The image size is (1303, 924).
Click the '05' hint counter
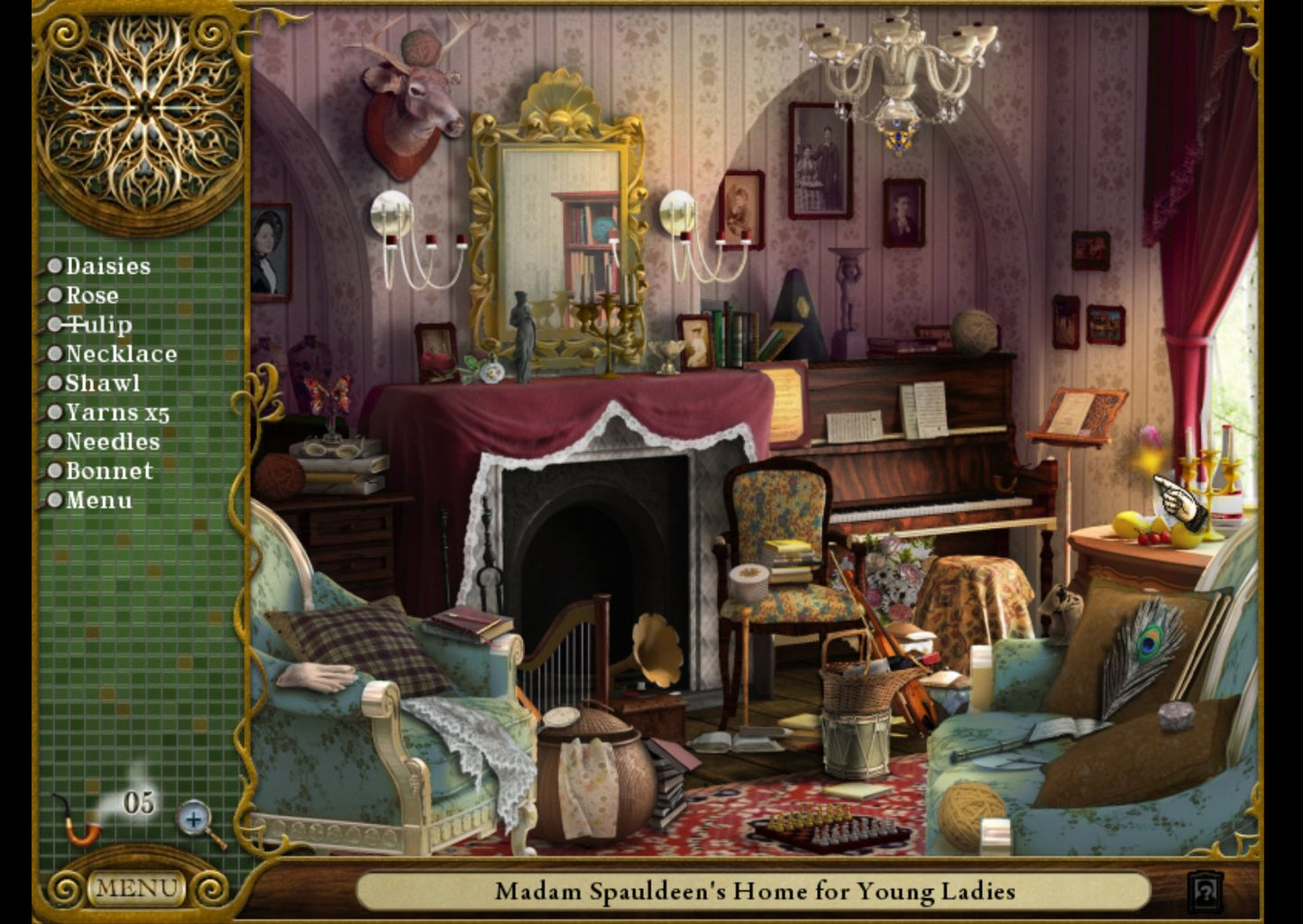pos(137,800)
